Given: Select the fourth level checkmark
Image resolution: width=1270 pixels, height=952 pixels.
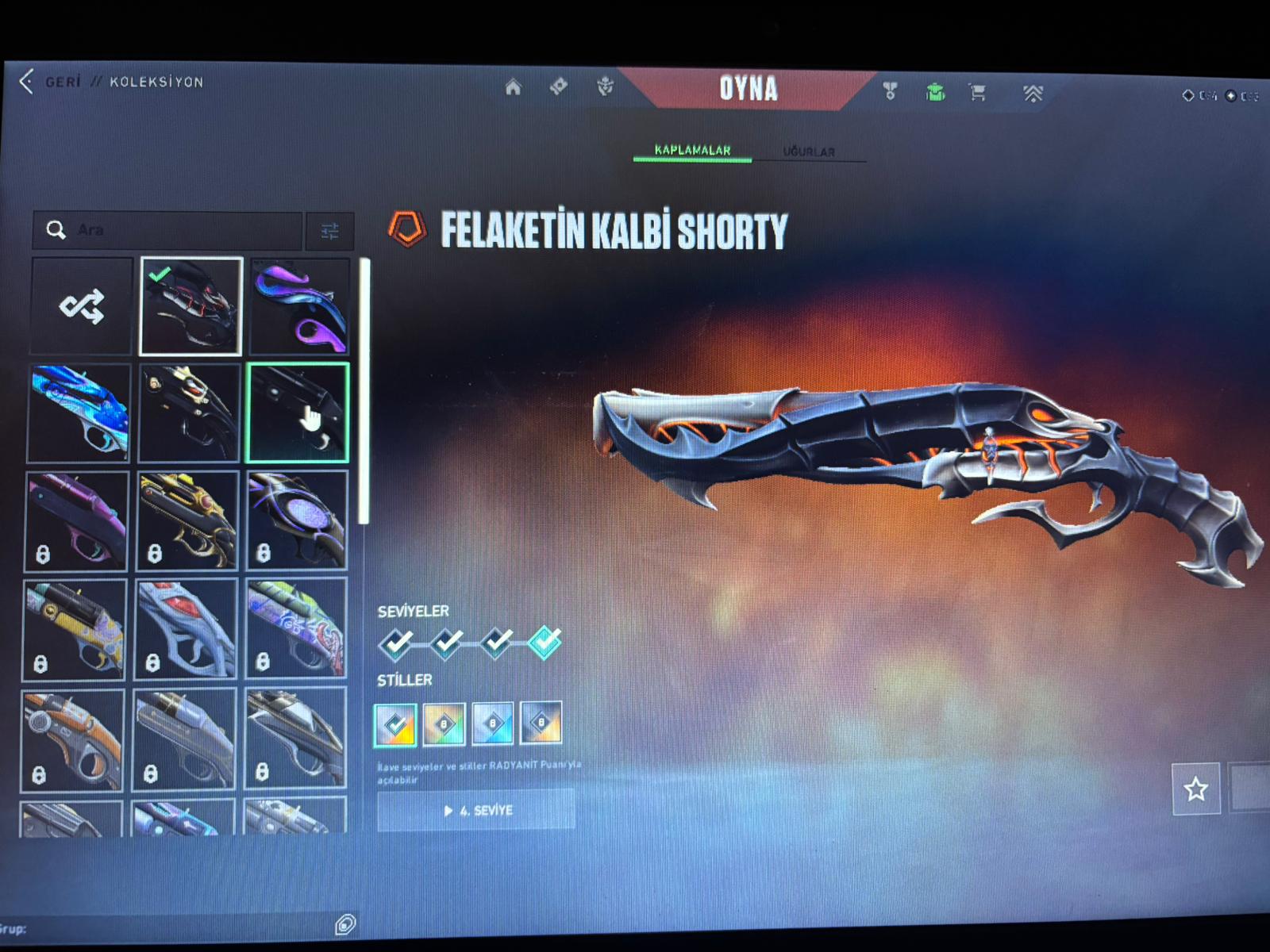Looking at the screenshot, I should tap(545, 642).
